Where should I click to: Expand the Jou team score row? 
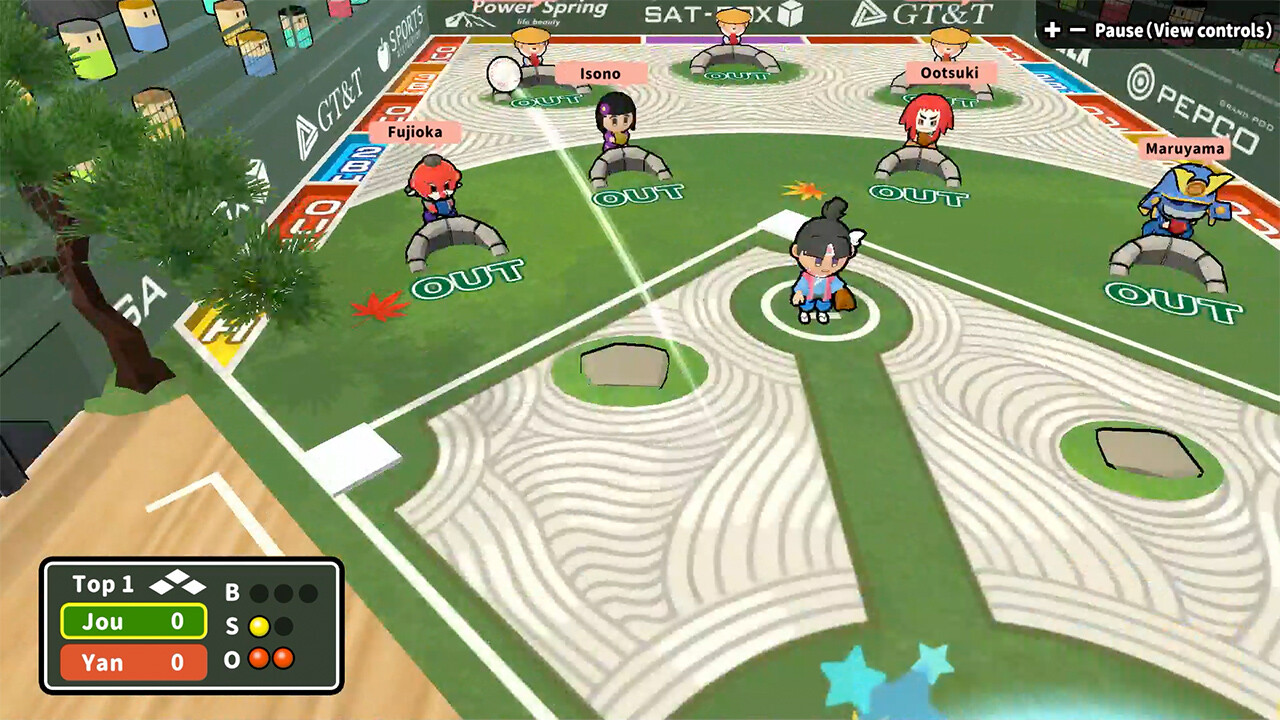(132, 621)
